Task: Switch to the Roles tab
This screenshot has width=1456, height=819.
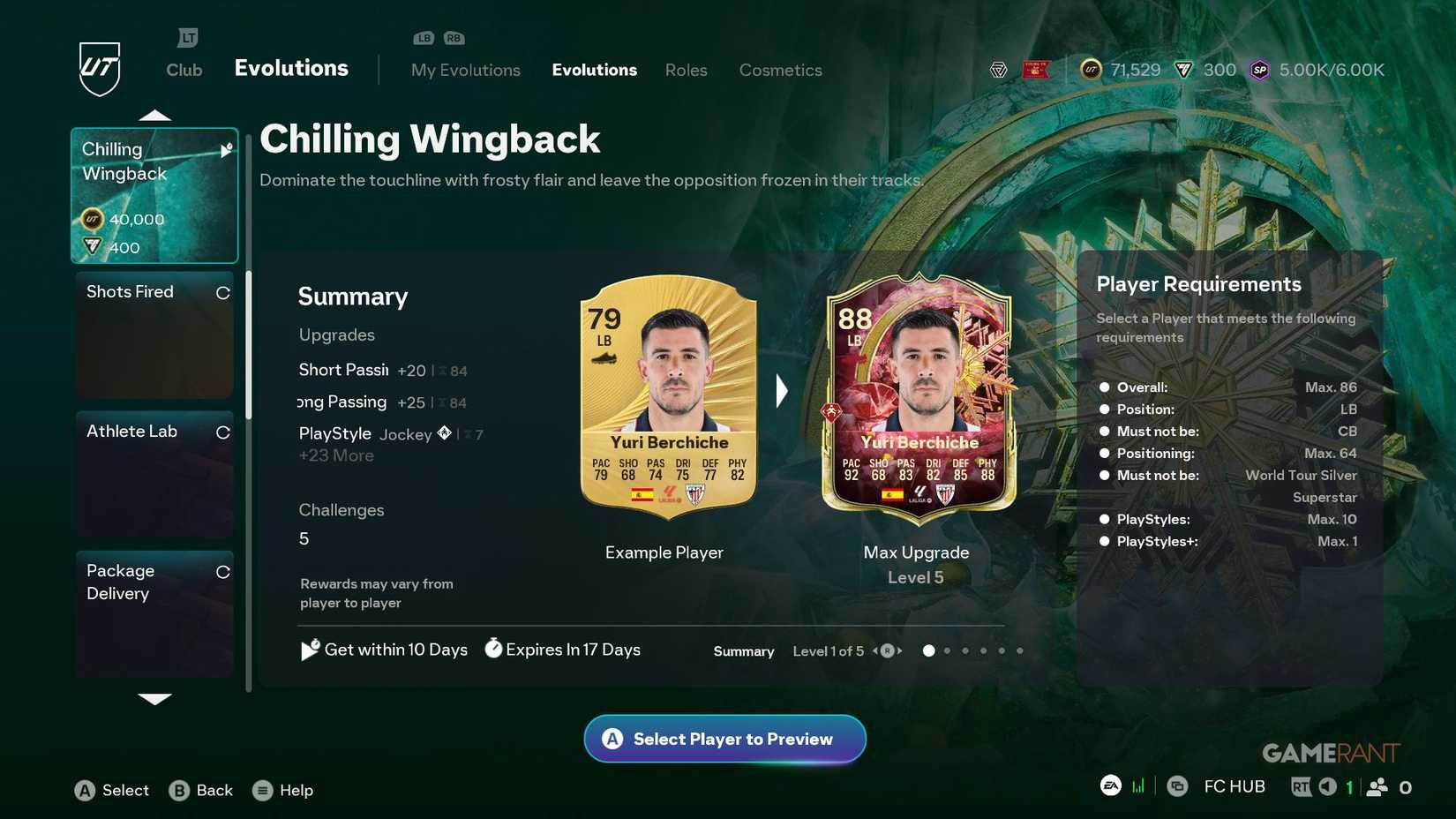Action: click(x=687, y=70)
